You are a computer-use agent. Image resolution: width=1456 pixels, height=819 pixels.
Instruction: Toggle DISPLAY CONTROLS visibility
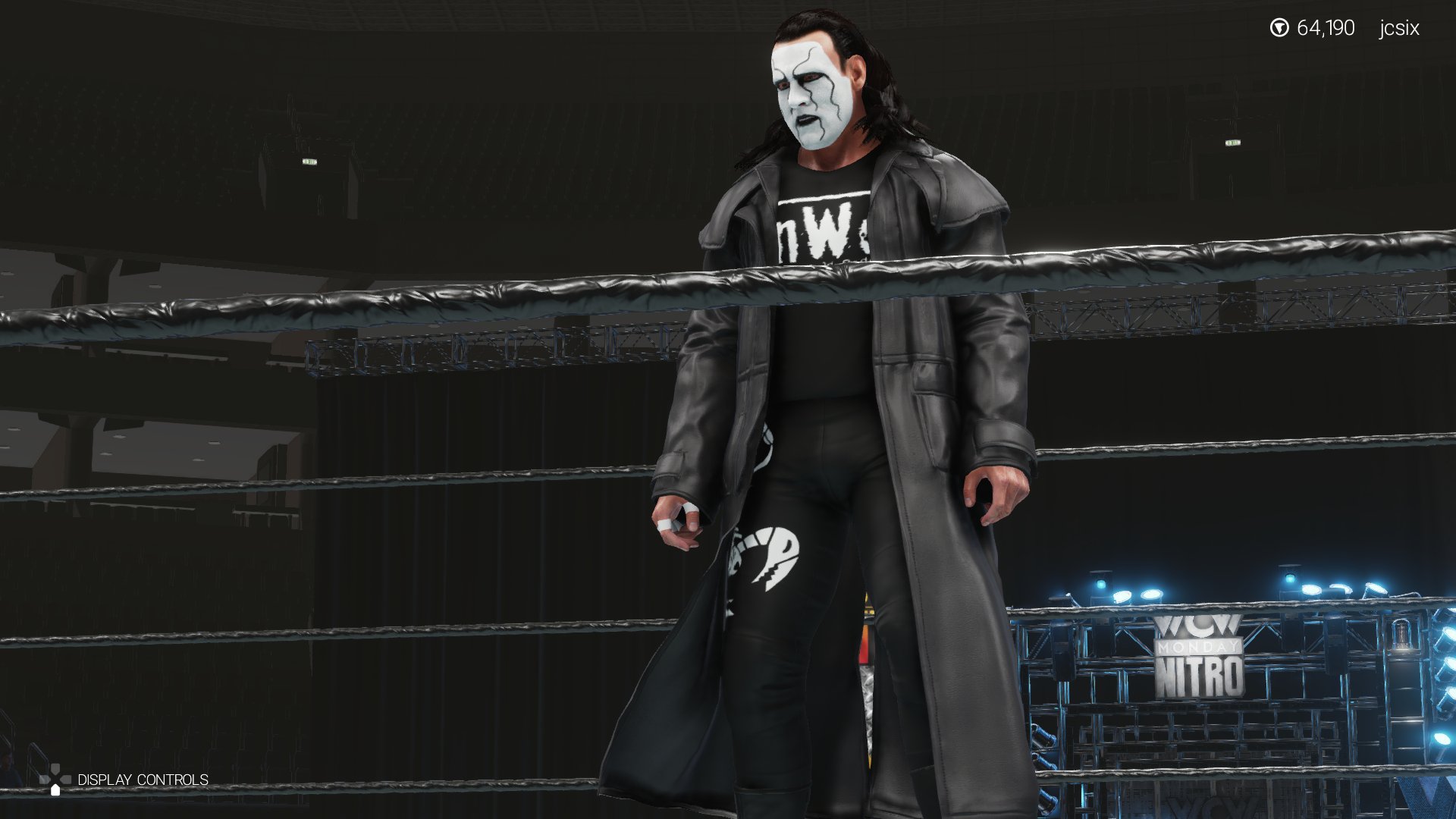55,779
